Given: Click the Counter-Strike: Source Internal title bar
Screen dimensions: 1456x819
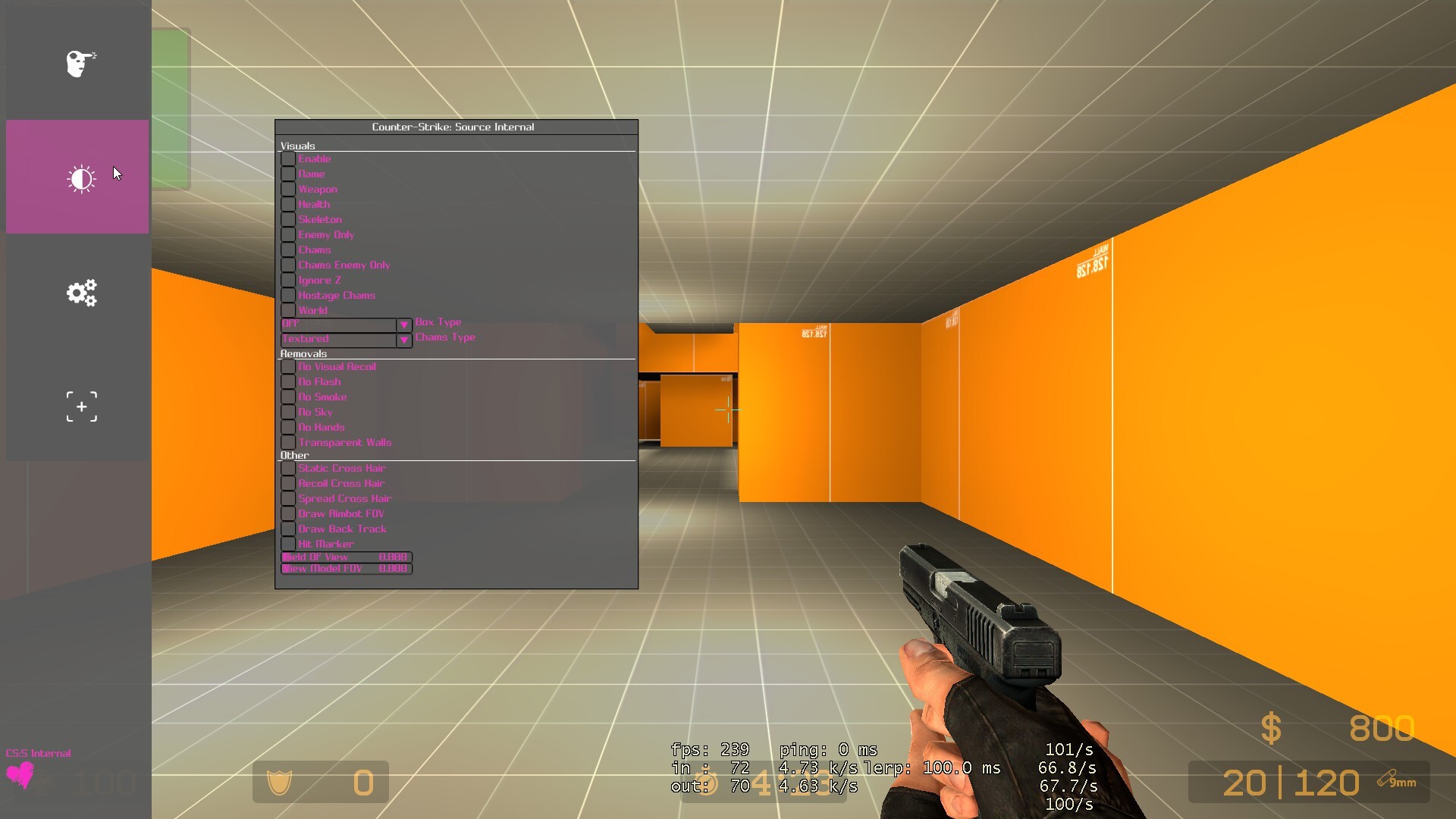Looking at the screenshot, I should tap(453, 127).
